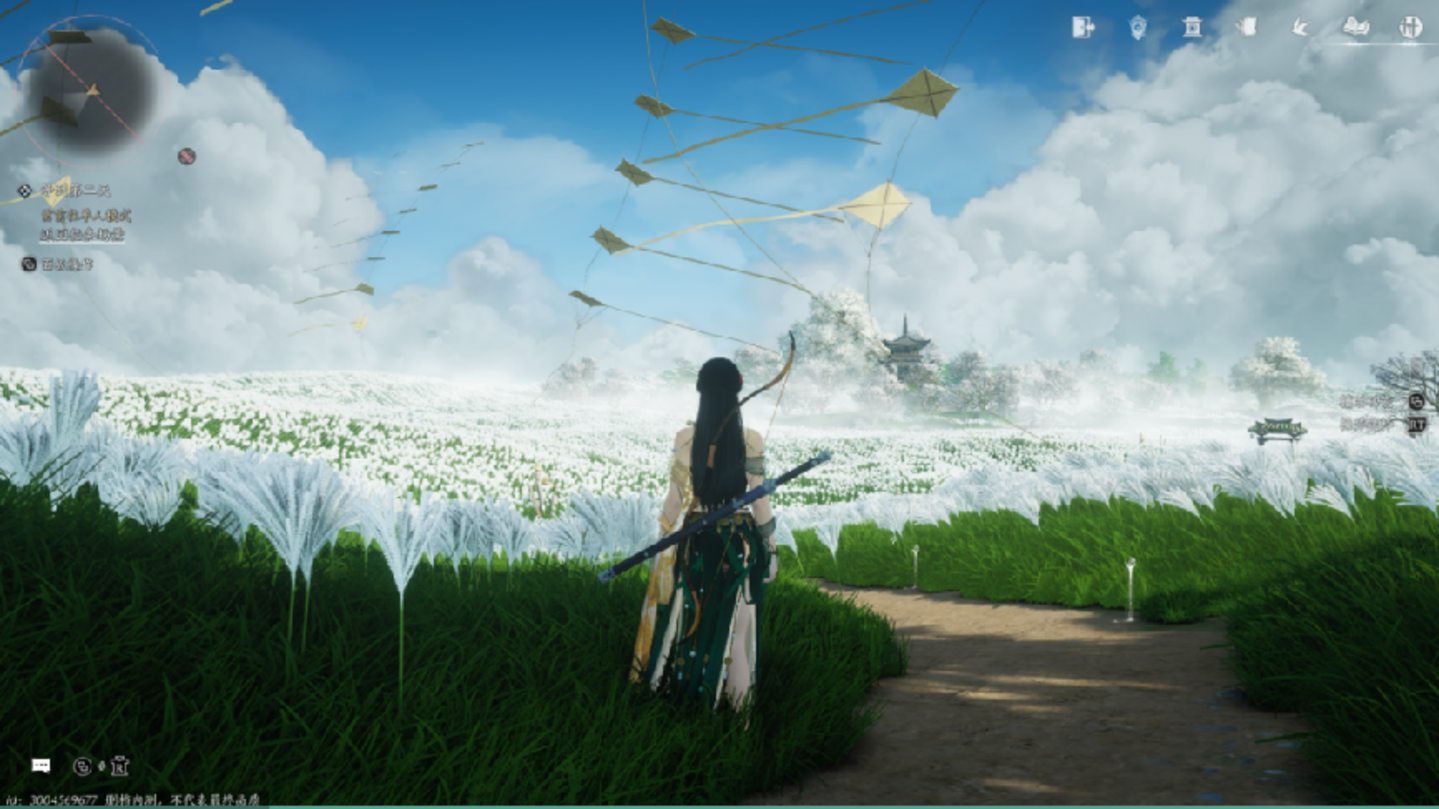The image size is (1439, 809).
Task: Open the chat speech bubble
Action: point(41,765)
